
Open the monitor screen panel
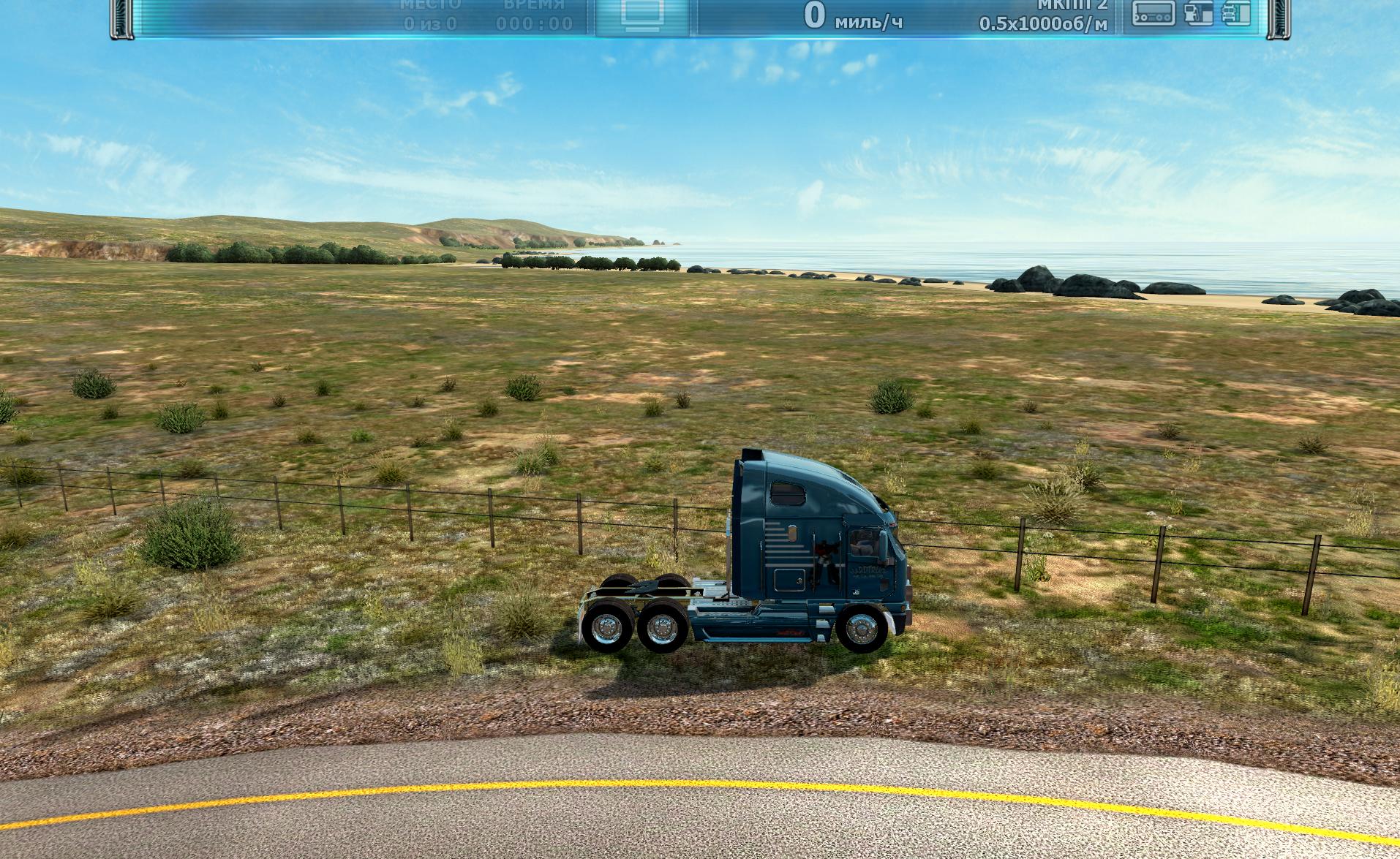click(x=644, y=14)
